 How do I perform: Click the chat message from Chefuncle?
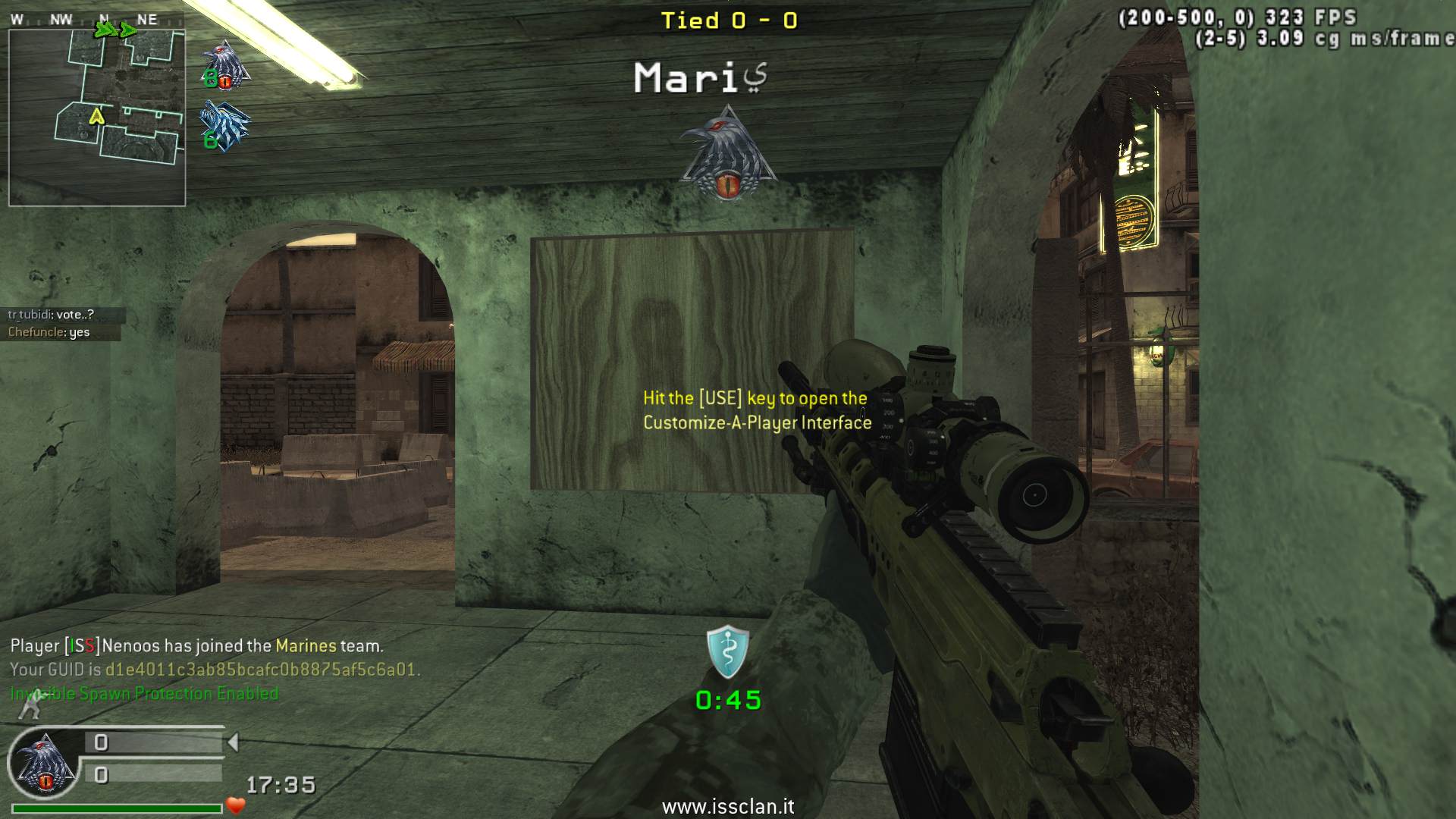click(x=49, y=332)
